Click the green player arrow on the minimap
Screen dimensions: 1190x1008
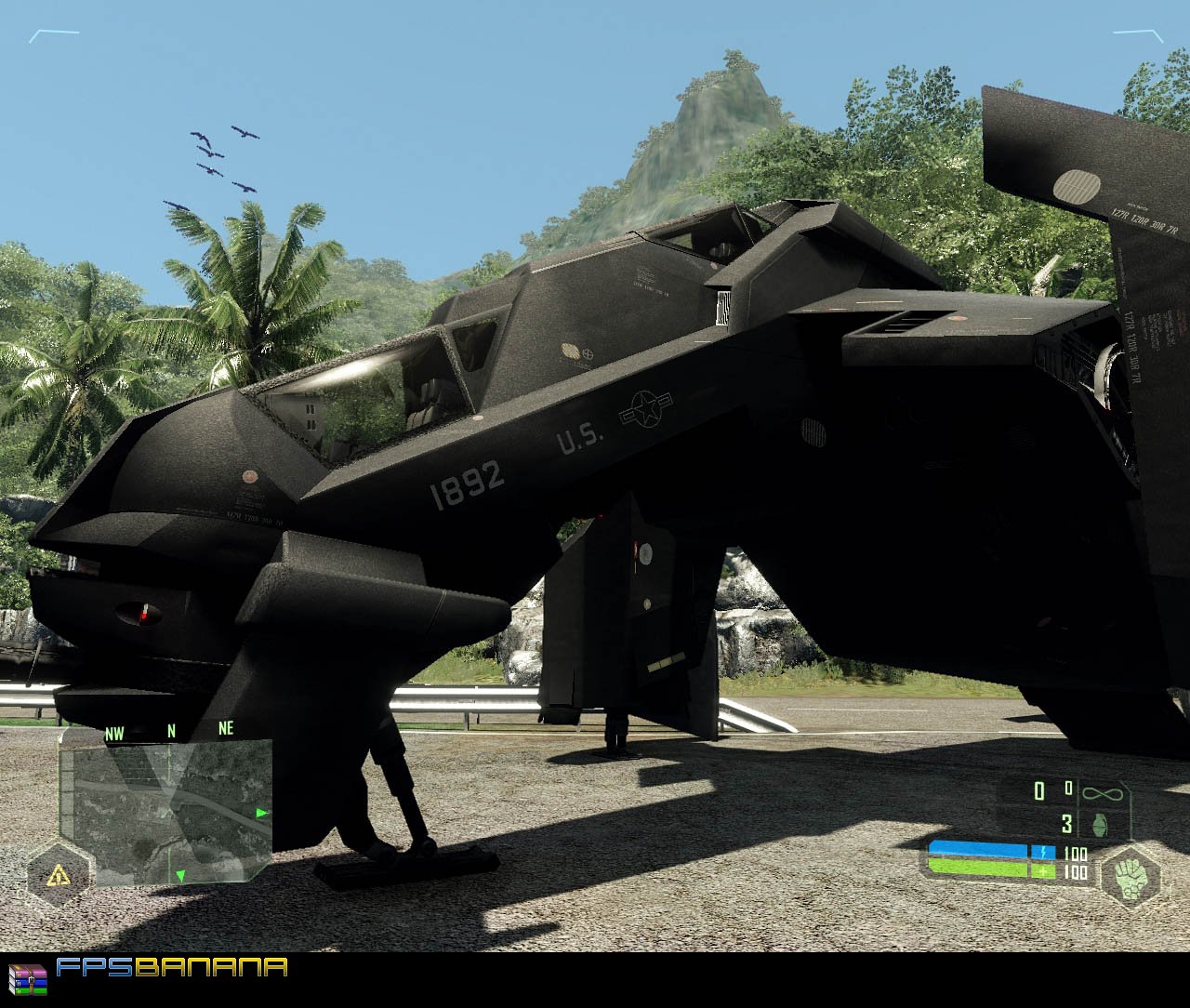[179, 875]
